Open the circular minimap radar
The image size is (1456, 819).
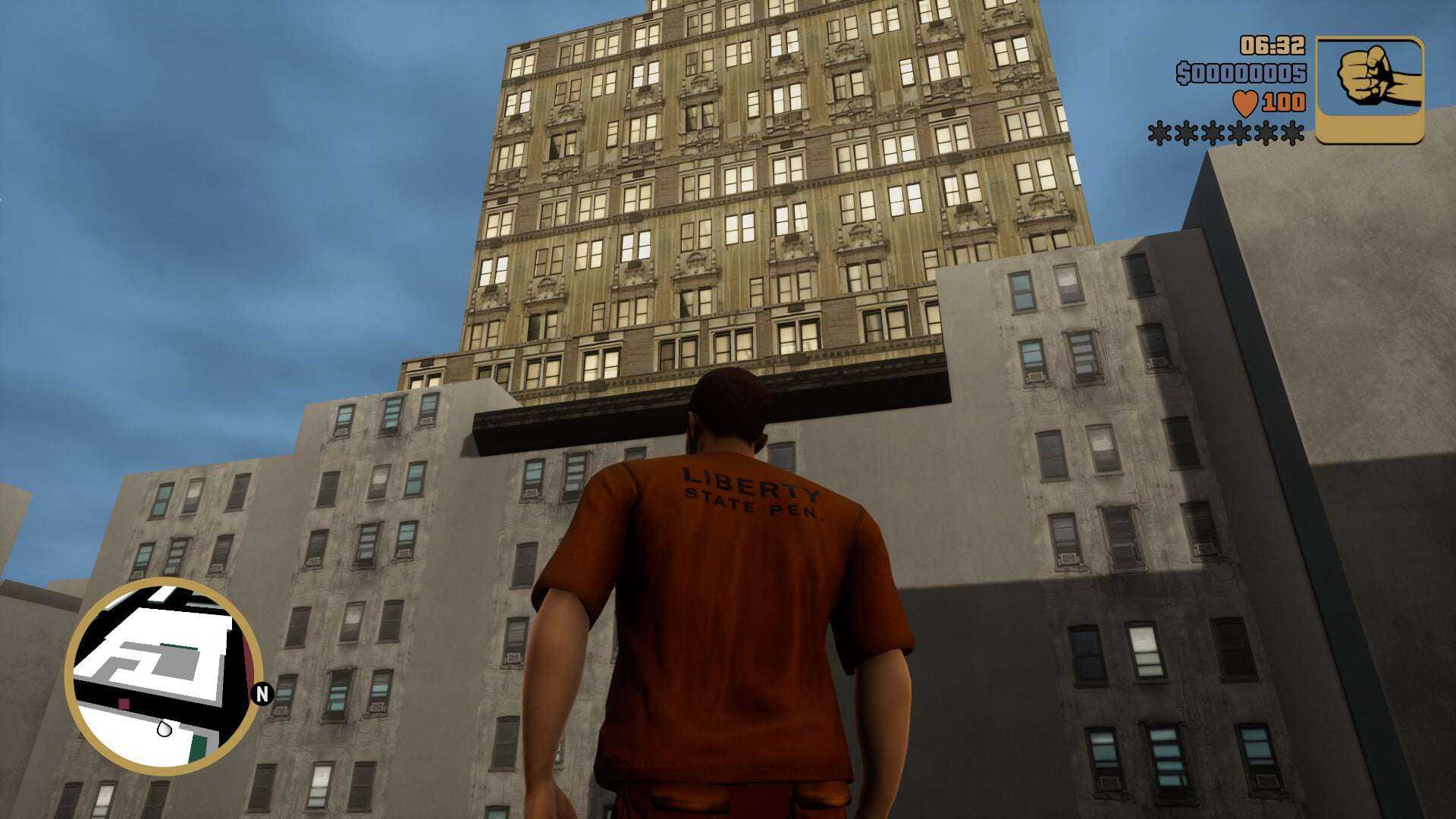pyautogui.click(x=162, y=675)
